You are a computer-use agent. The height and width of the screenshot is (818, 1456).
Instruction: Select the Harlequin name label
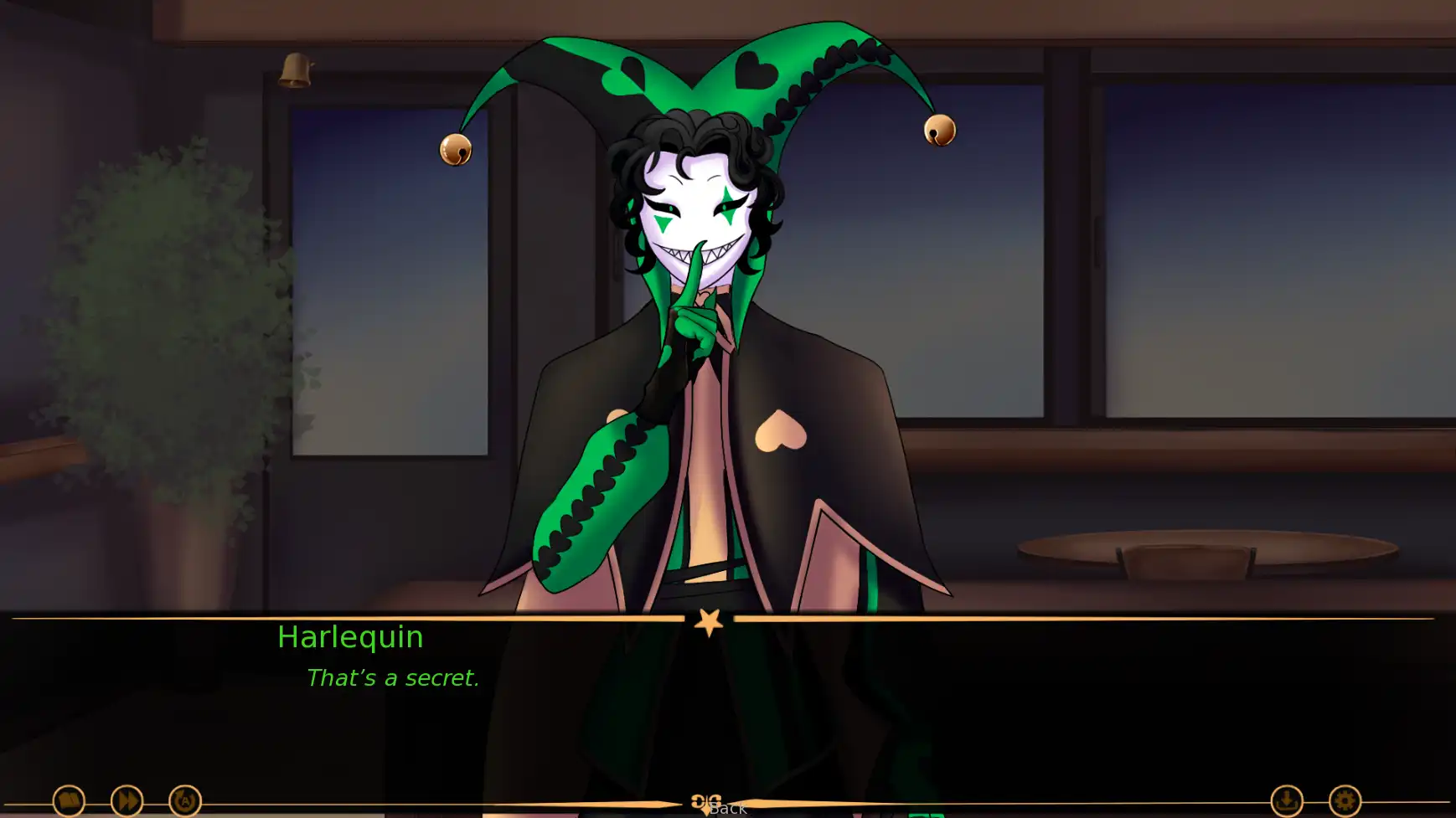[351, 637]
